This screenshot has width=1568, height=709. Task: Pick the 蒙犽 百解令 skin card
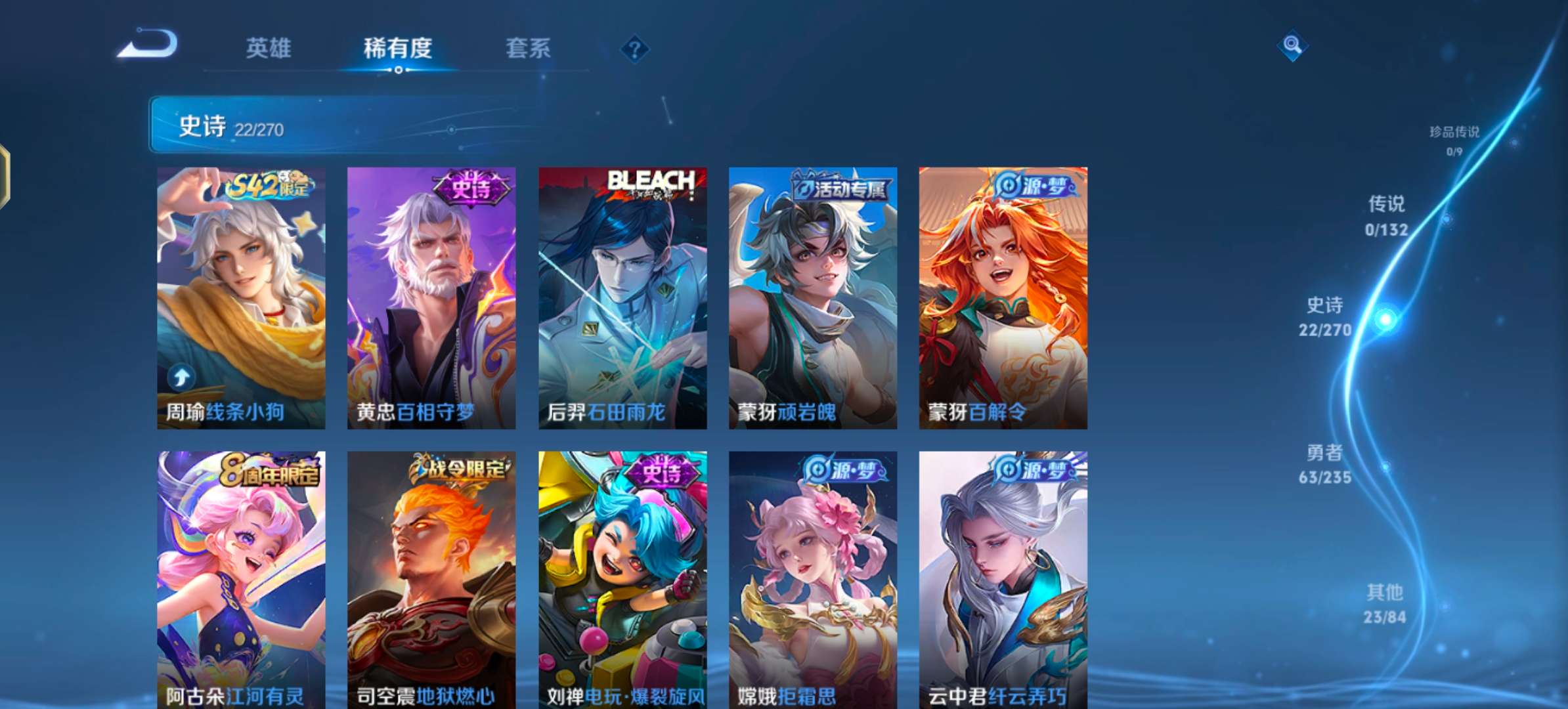1003,298
